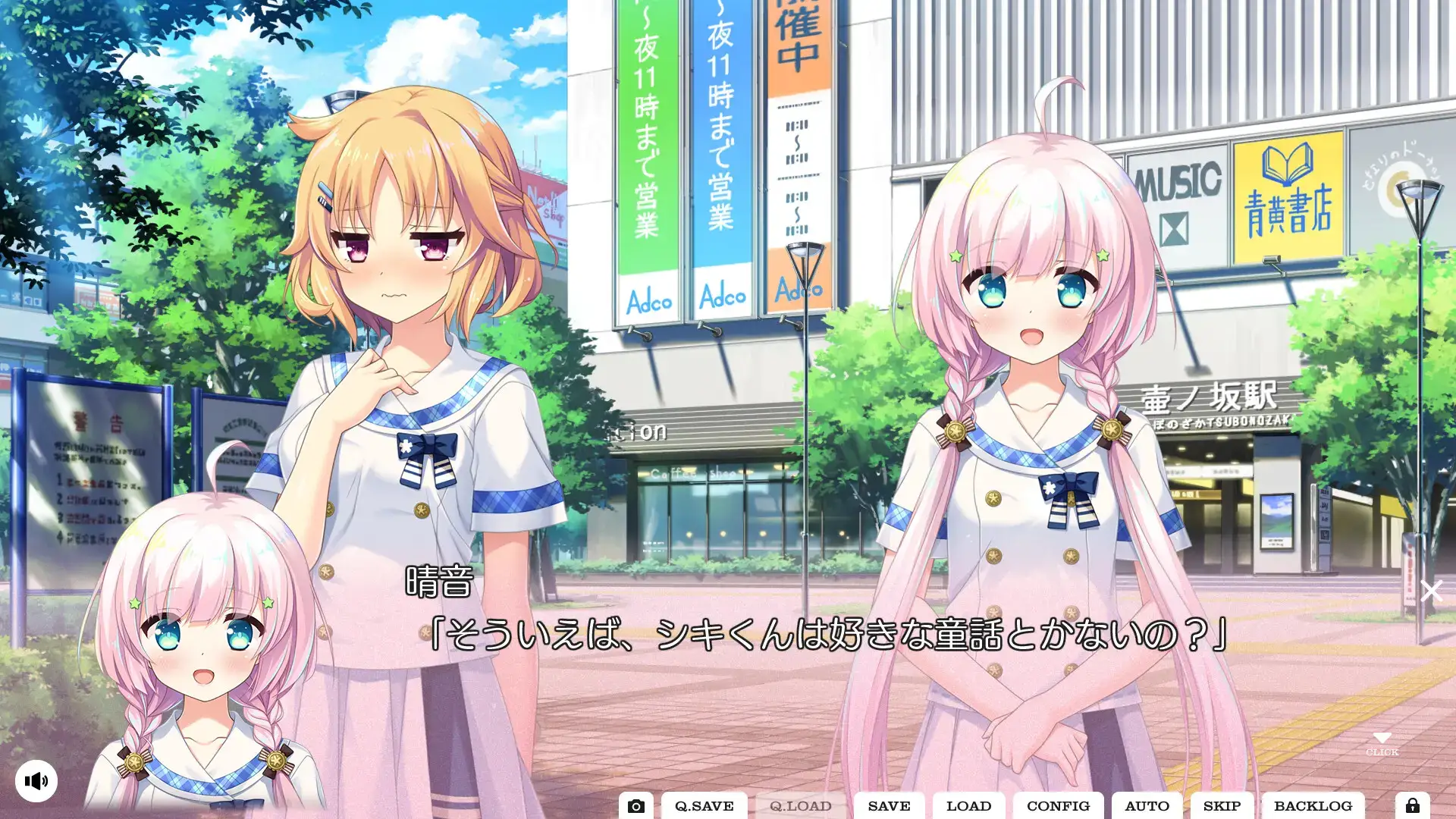Click the grayed-out Q.LOAD button
1456x819 pixels.
point(802,806)
